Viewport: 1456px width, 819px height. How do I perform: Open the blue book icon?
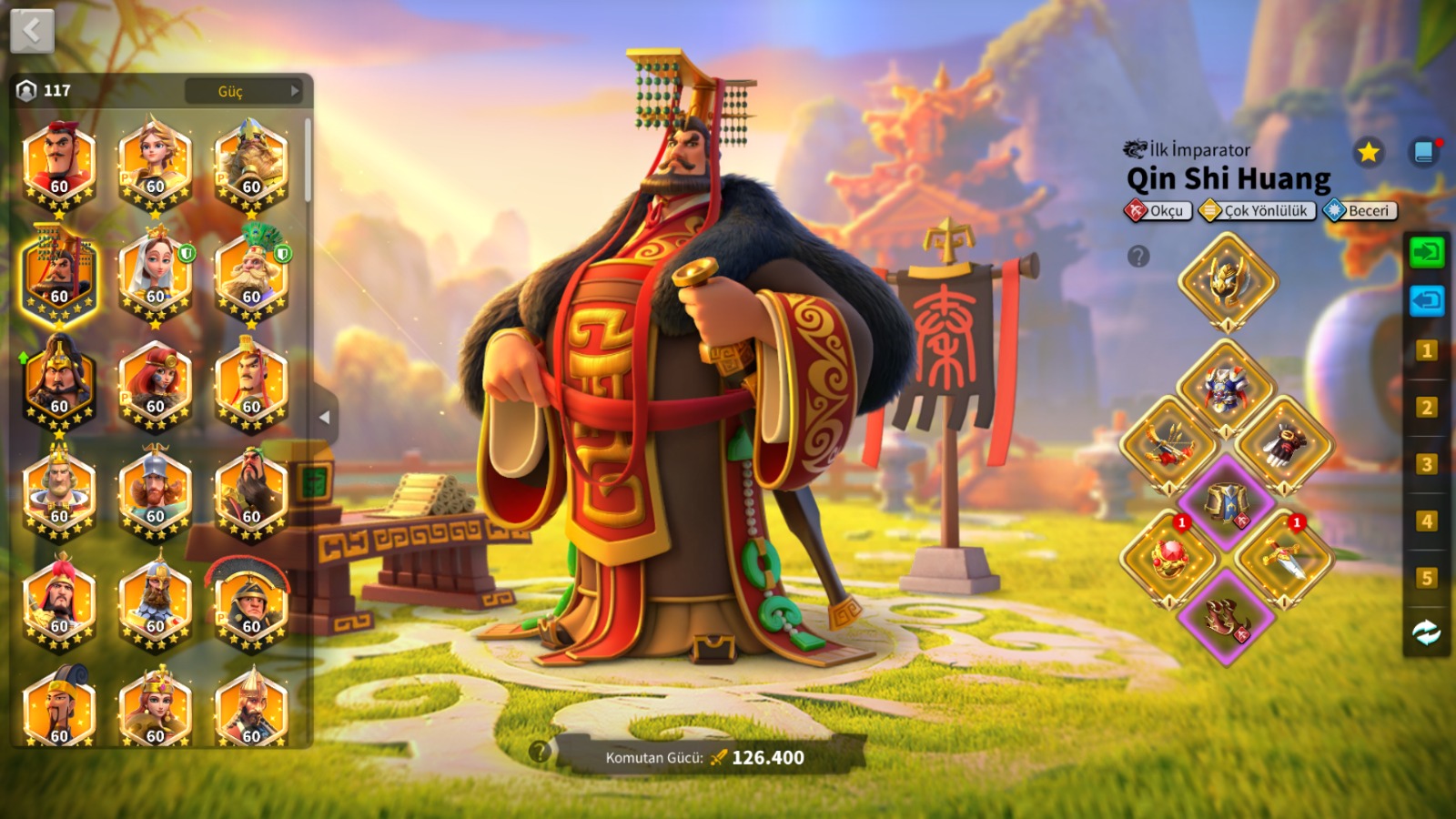(1424, 152)
